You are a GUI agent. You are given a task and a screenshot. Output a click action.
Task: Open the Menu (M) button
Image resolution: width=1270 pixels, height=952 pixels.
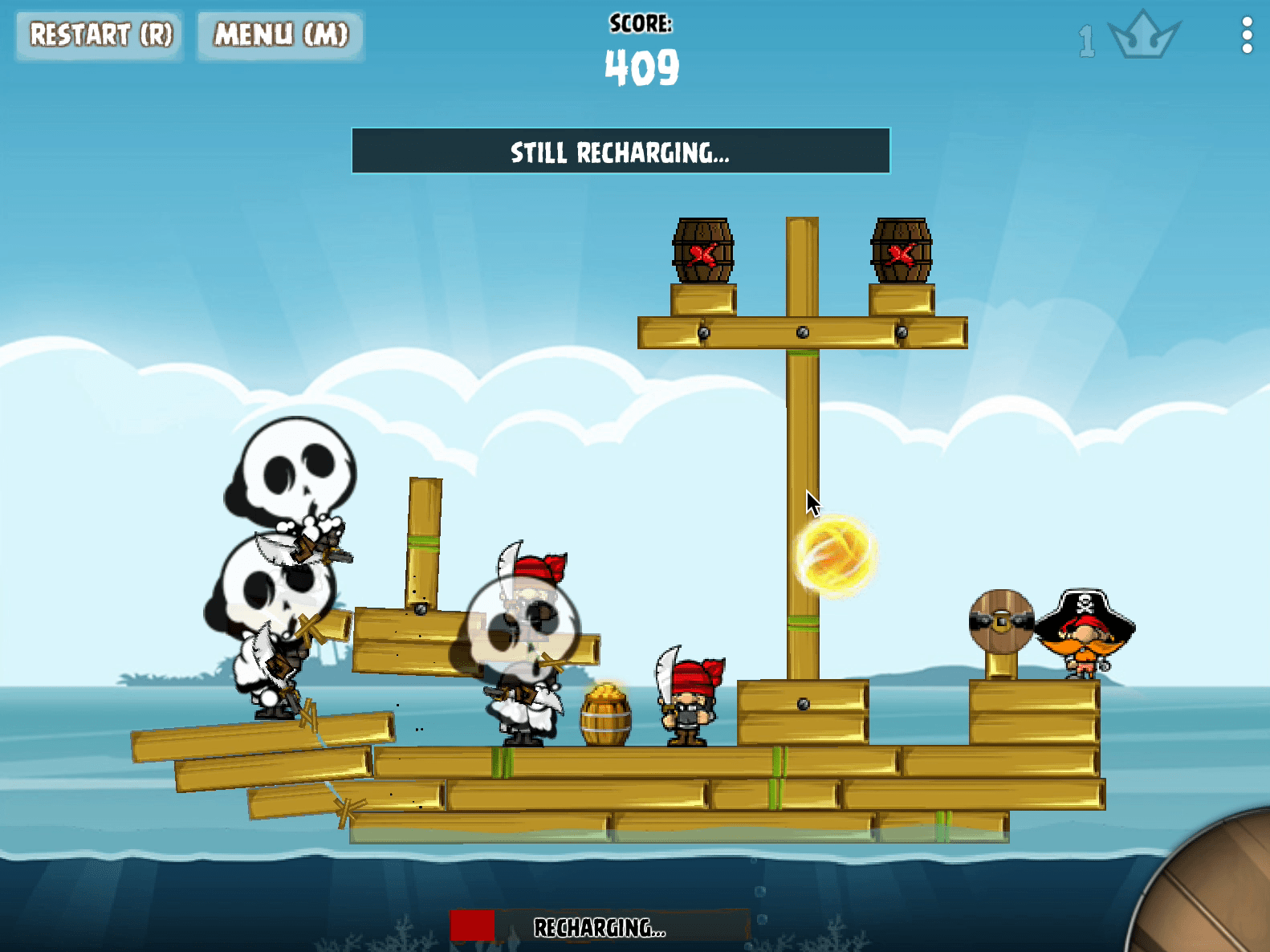[x=281, y=35]
